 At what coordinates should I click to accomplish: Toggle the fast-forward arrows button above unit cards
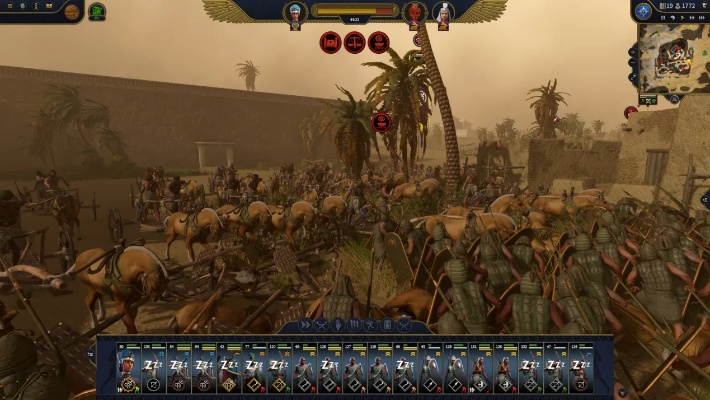(x=306, y=325)
